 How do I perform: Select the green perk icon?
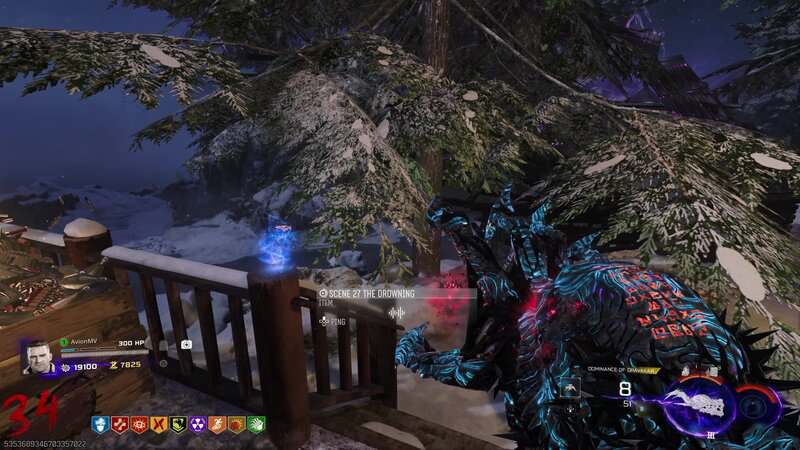coord(256,424)
